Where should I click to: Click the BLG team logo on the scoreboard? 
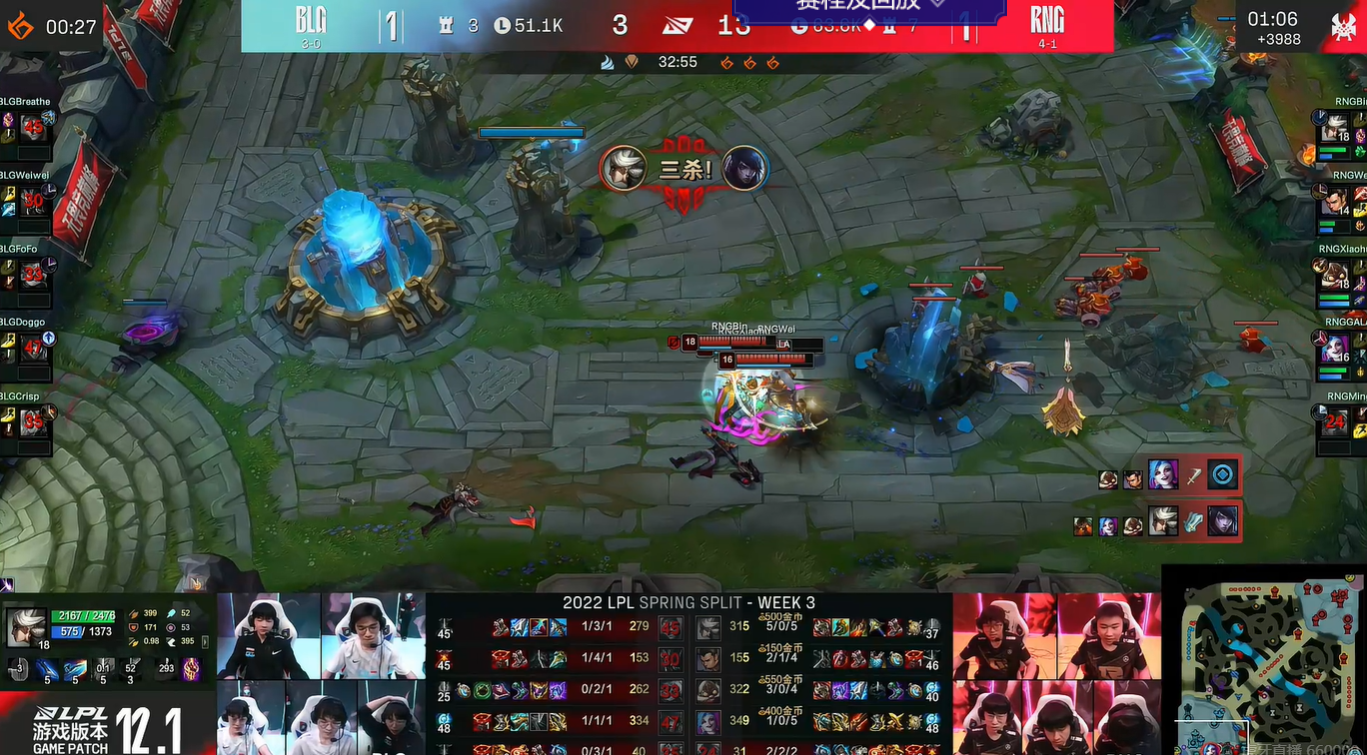310,18
